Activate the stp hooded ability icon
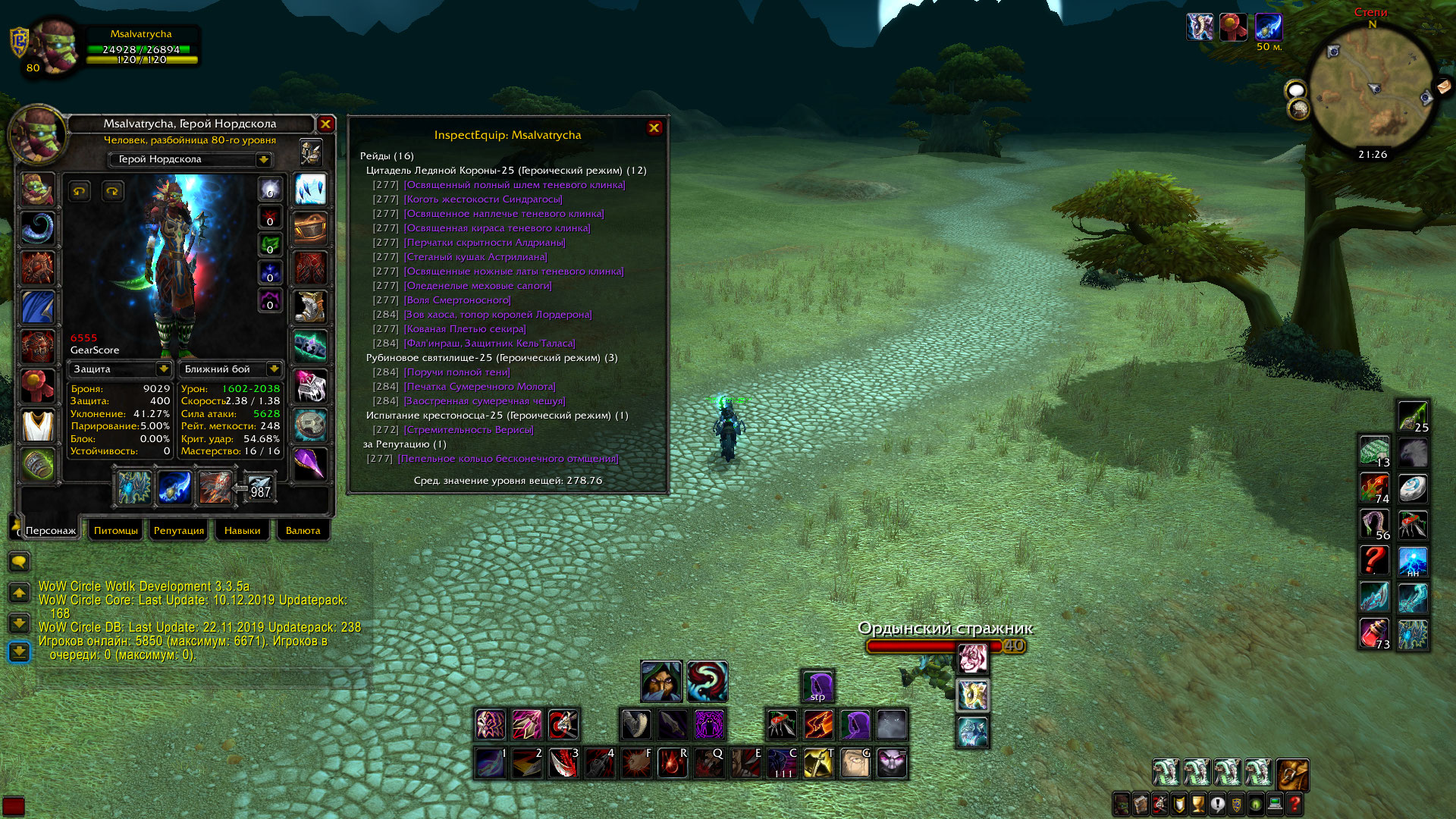The height and width of the screenshot is (819, 1456). point(817,686)
